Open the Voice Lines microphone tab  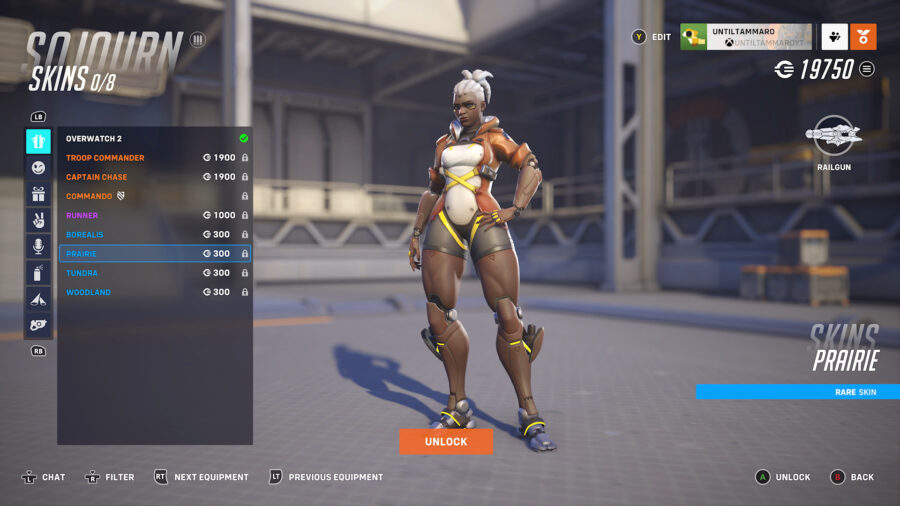click(38, 246)
